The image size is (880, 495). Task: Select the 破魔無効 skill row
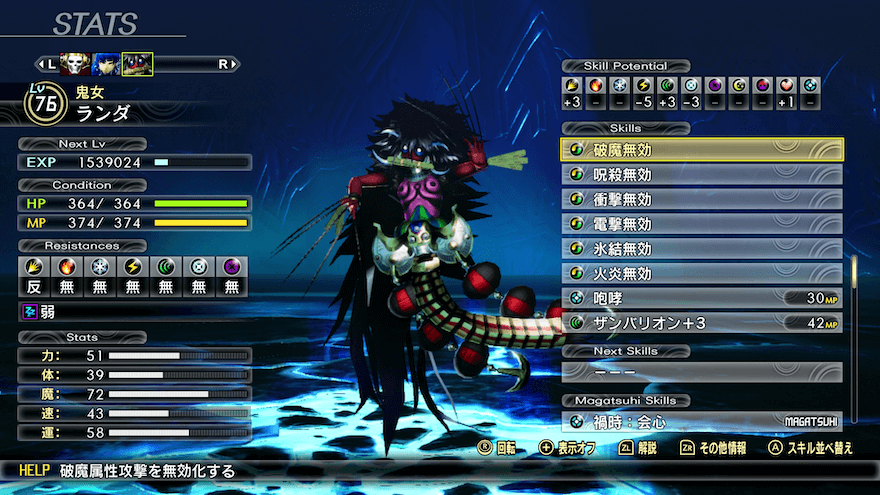[702, 150]
